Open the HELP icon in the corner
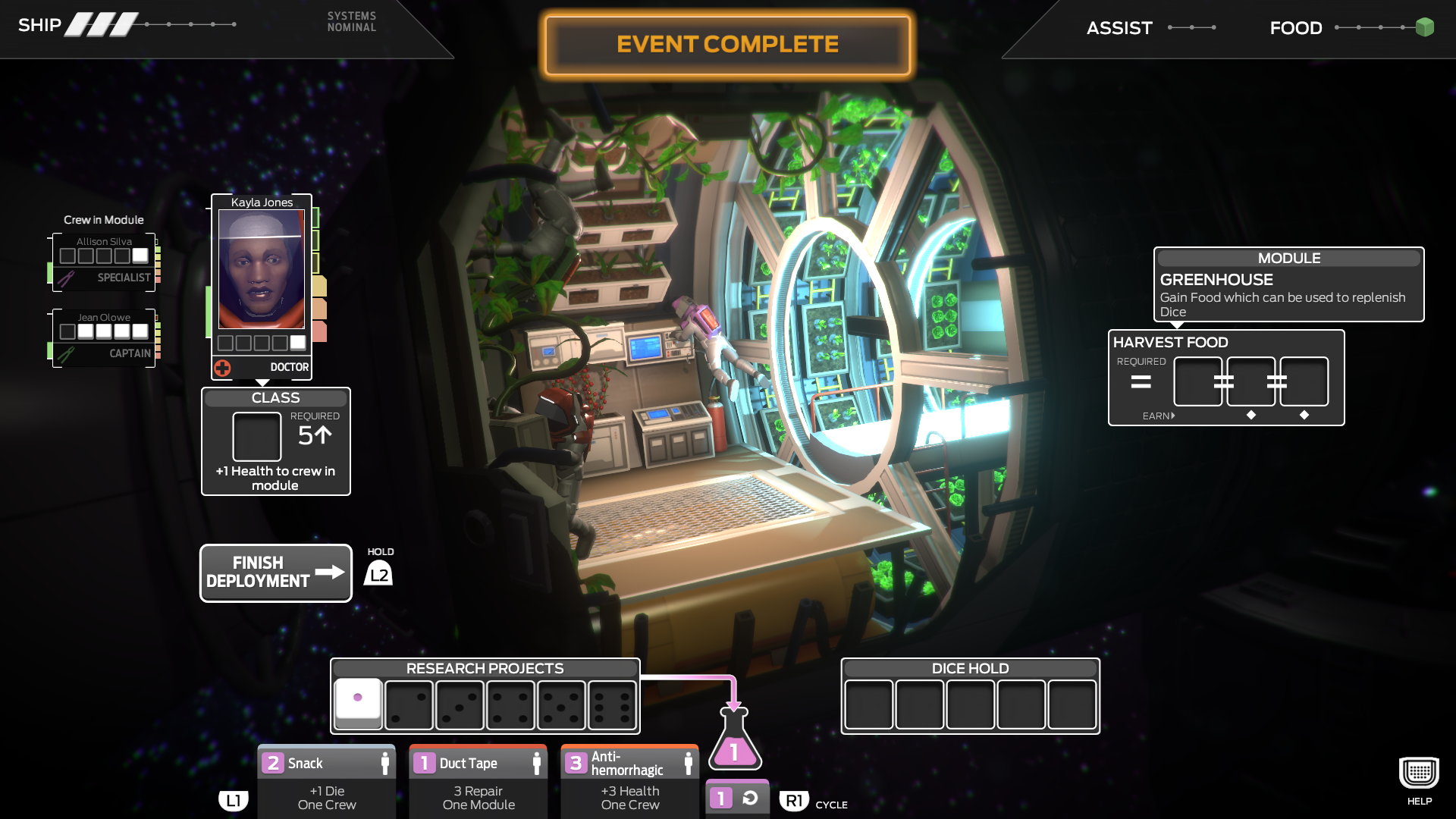This screenshot has width=1456, height=819. click(1417, 771)
